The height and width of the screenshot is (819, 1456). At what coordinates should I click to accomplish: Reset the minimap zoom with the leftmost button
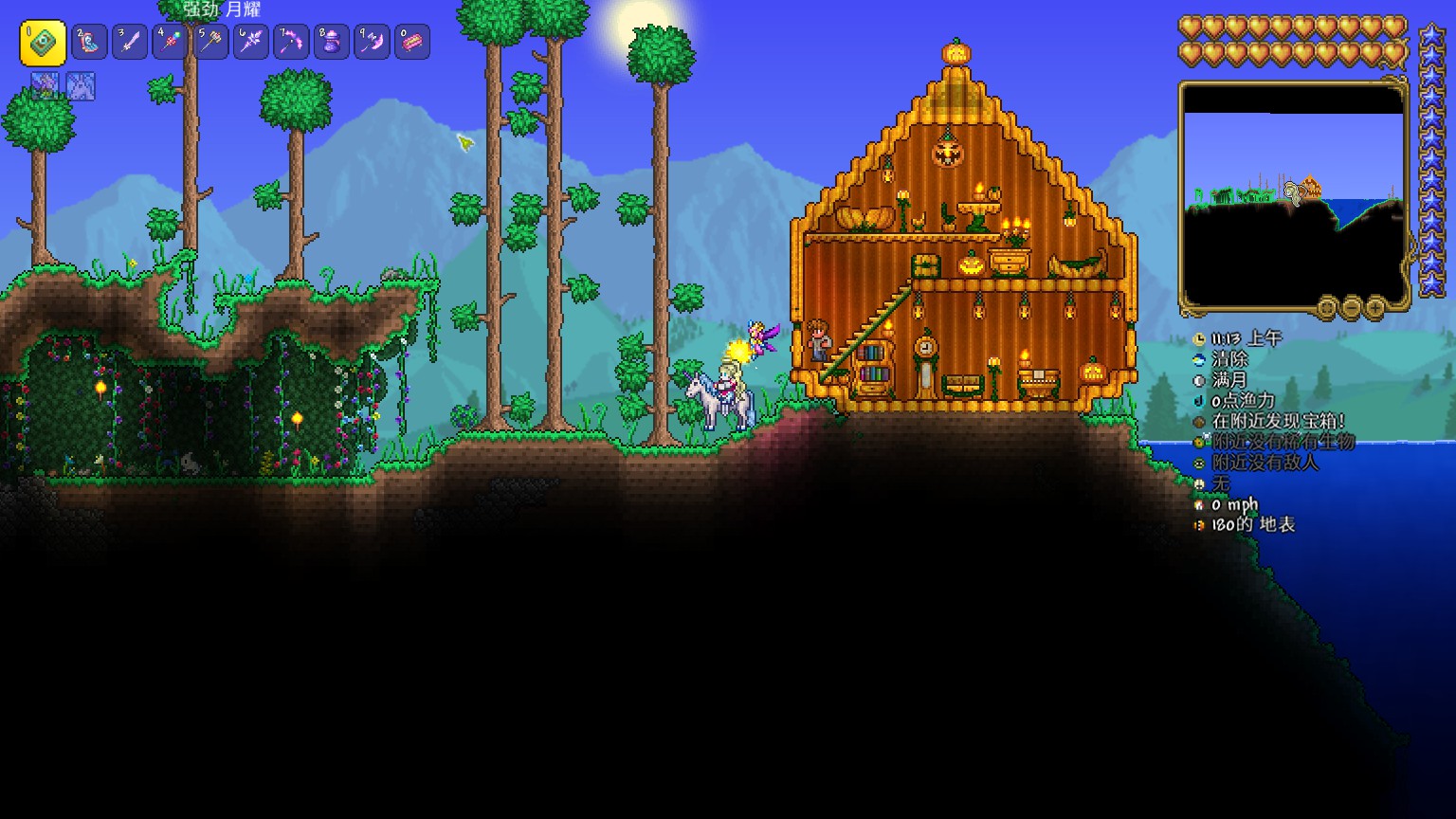[x=1327, y=308]
